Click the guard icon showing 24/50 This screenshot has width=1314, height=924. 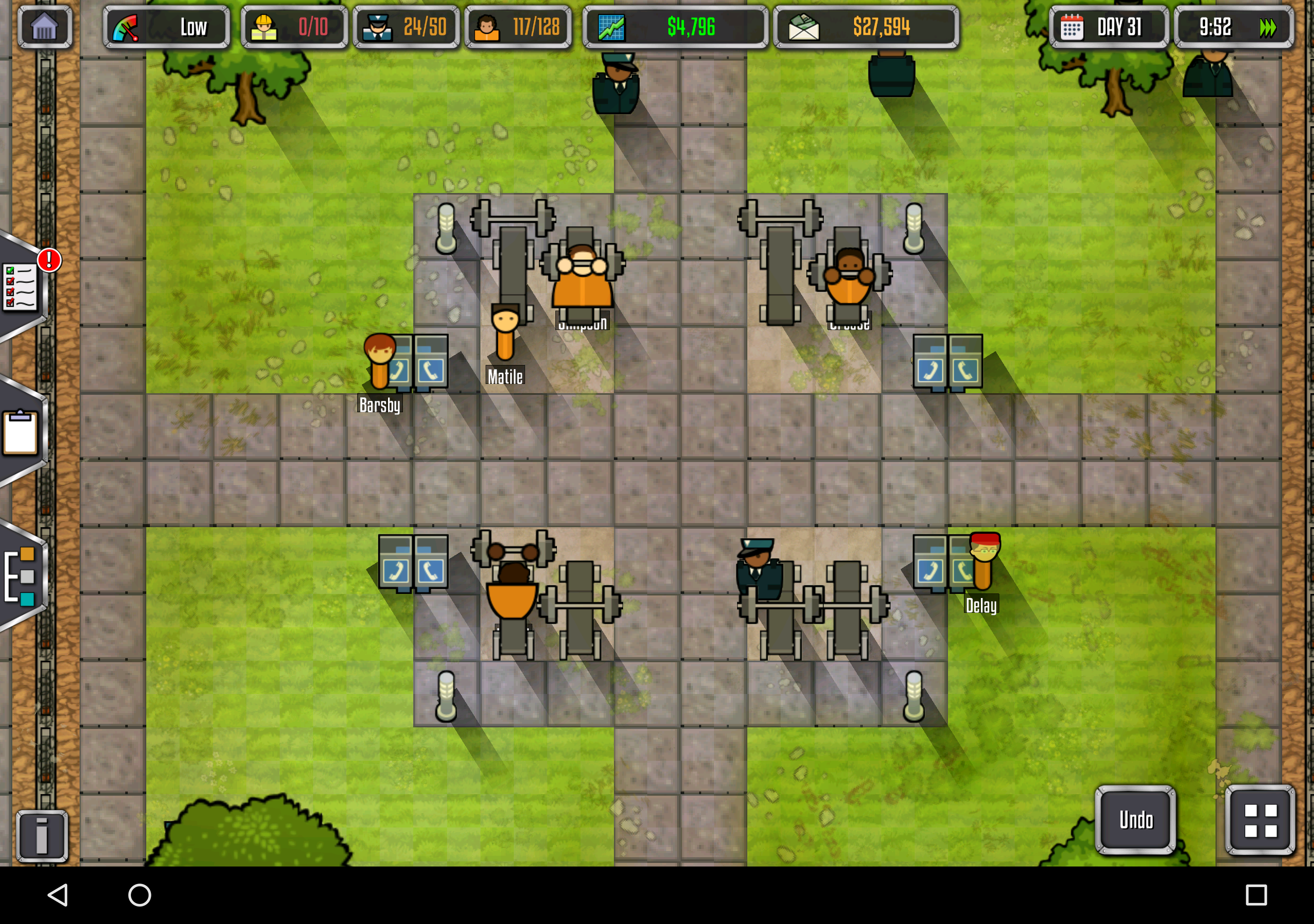tap(406, 27)
